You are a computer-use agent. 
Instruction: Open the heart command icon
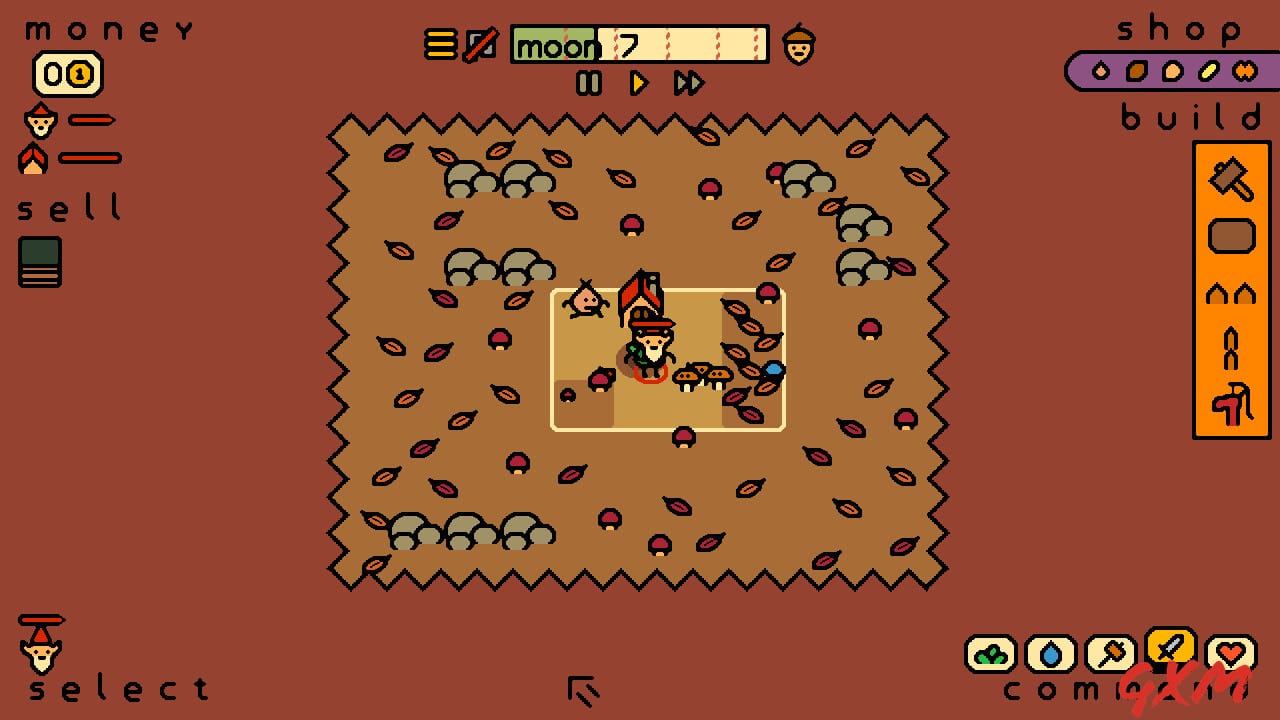(x=1231, y=655)
